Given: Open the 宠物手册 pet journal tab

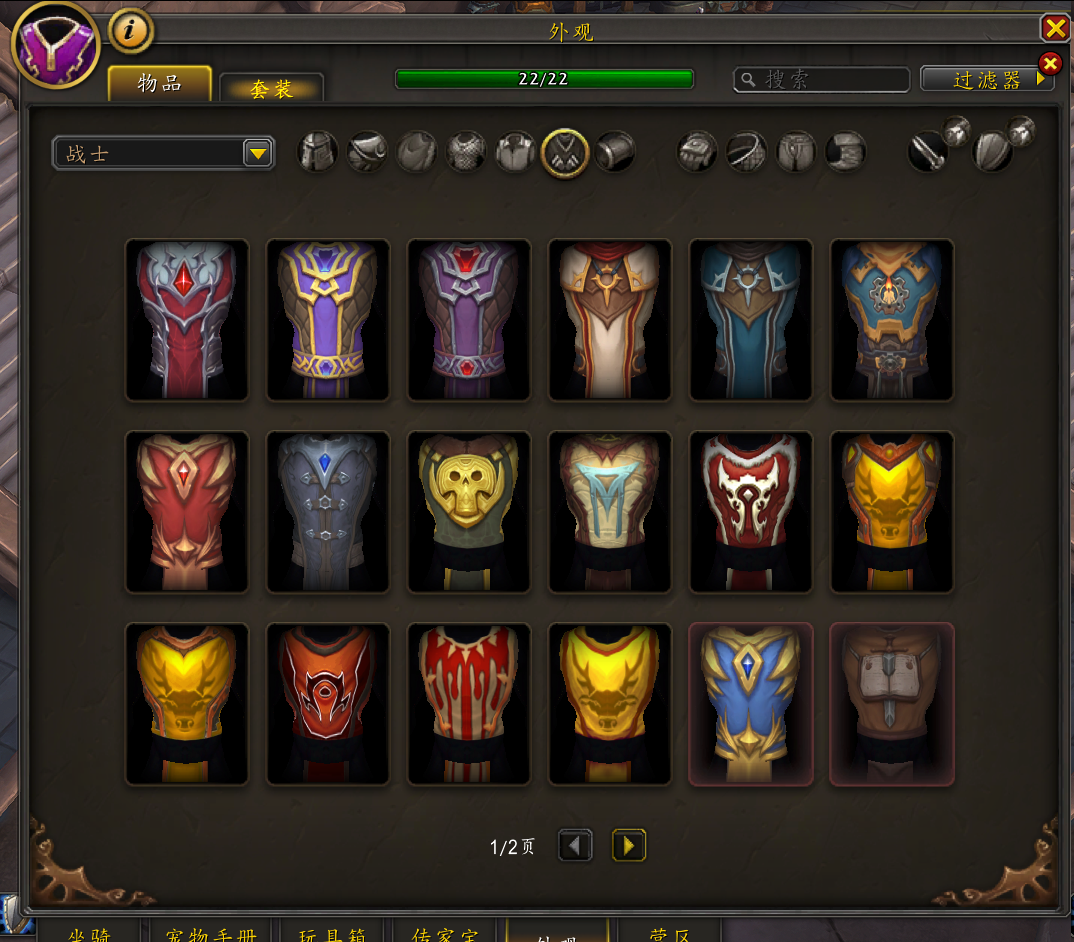Looking at the screenshot, I should click(211, 934).
